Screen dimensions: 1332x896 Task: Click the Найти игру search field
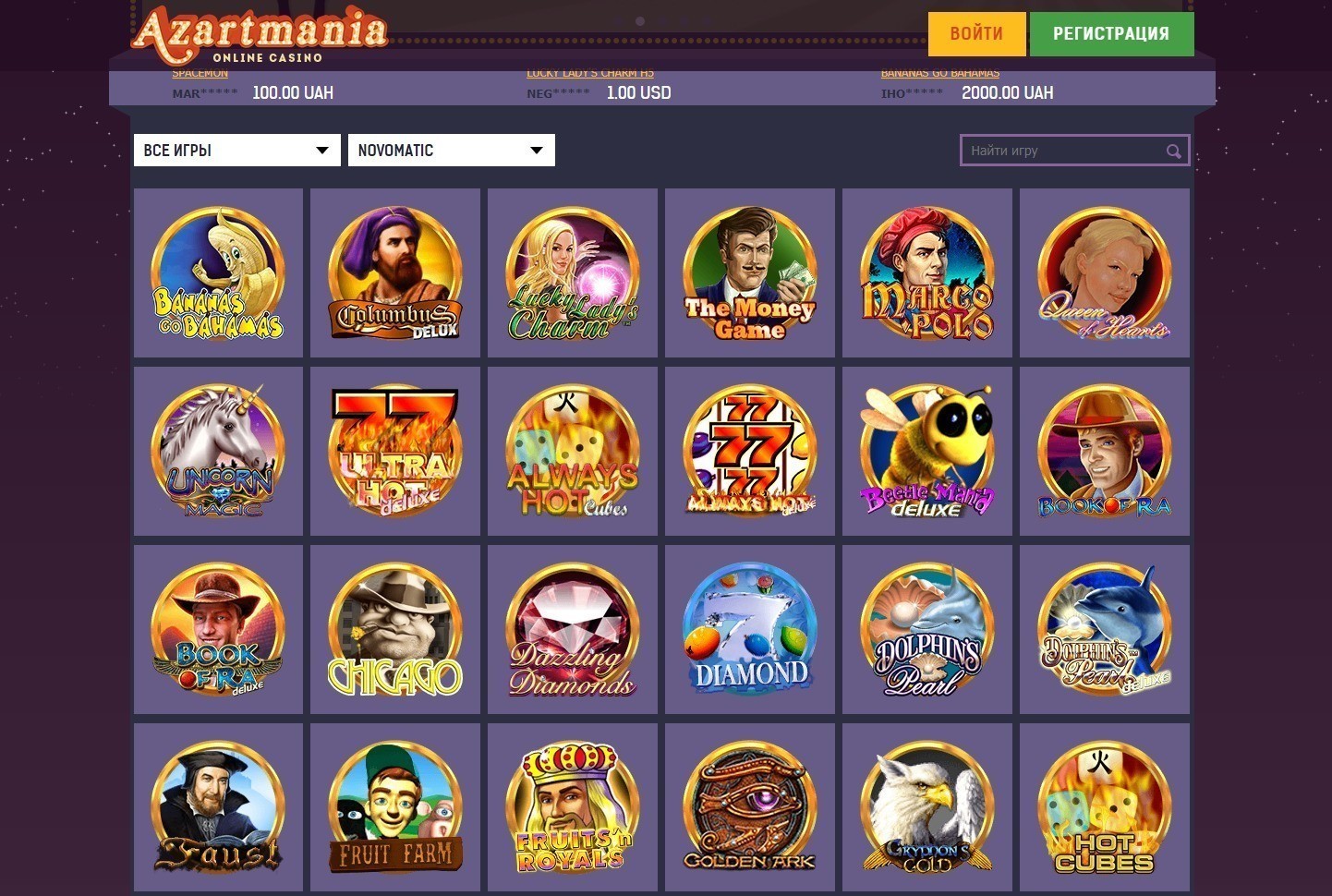click(1053, 150)
